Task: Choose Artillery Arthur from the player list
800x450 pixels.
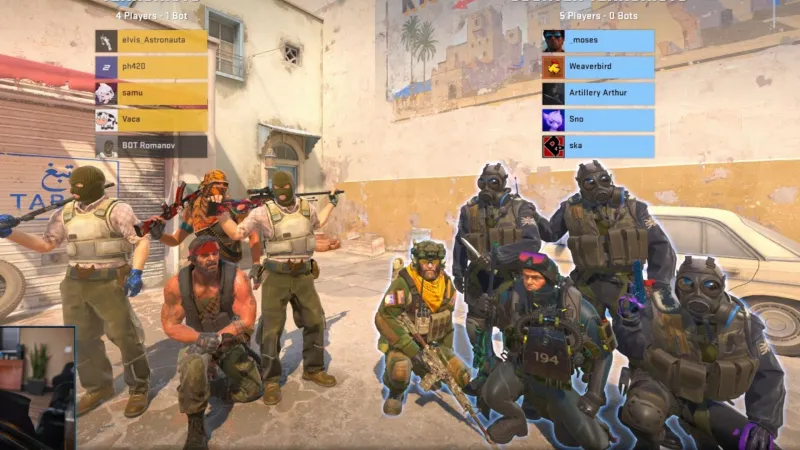Action: [598, 94]
